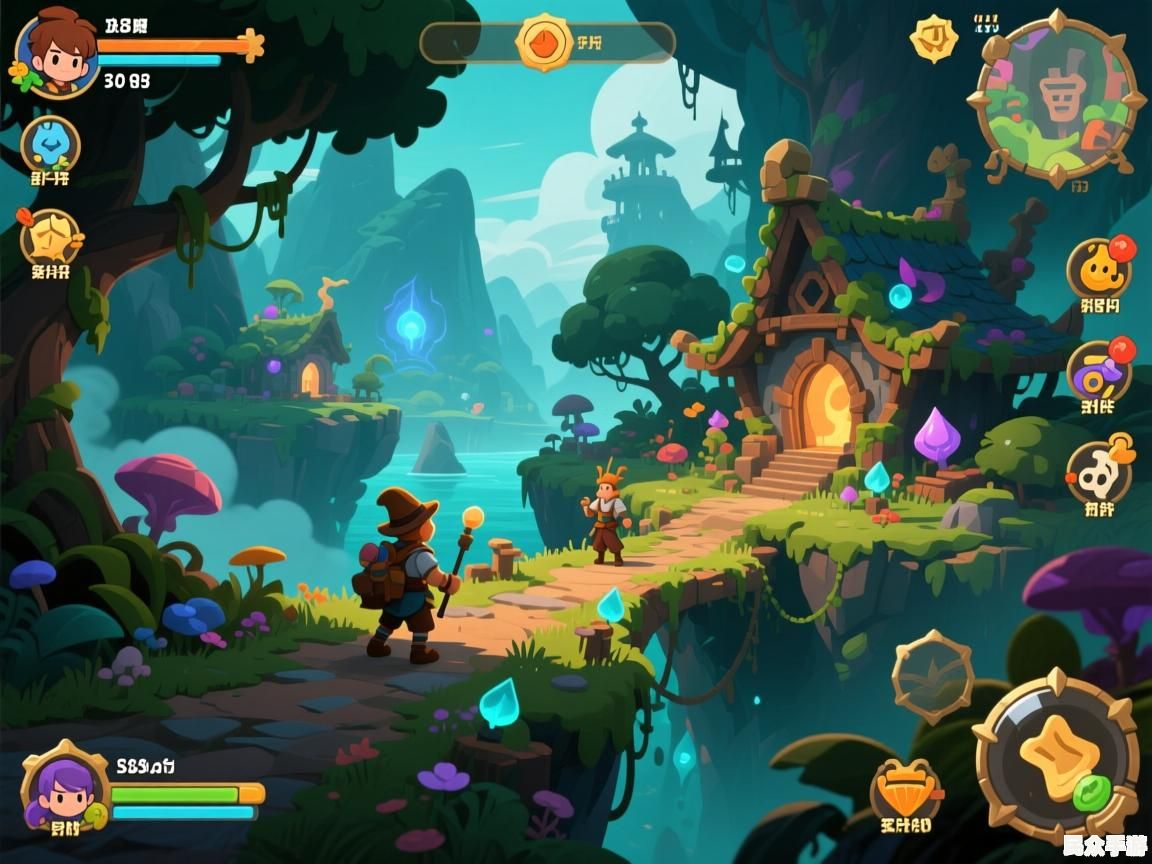This screenshot has width=1152, height=864.
Task: Activate the empty diamond-framed skill button
Action: coord(932,677)
